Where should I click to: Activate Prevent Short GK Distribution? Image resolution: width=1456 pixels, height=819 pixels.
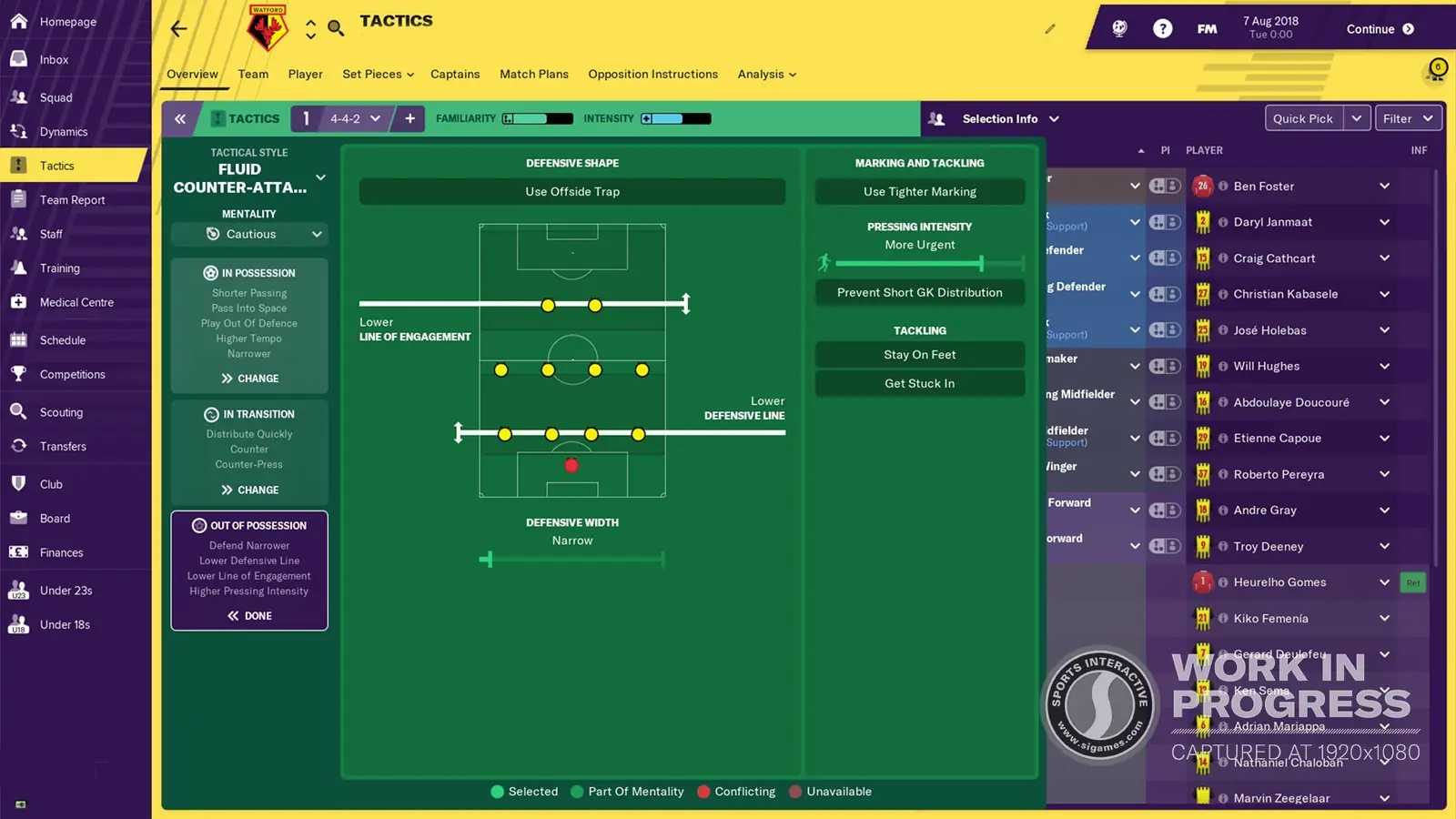tap(918, 292)
